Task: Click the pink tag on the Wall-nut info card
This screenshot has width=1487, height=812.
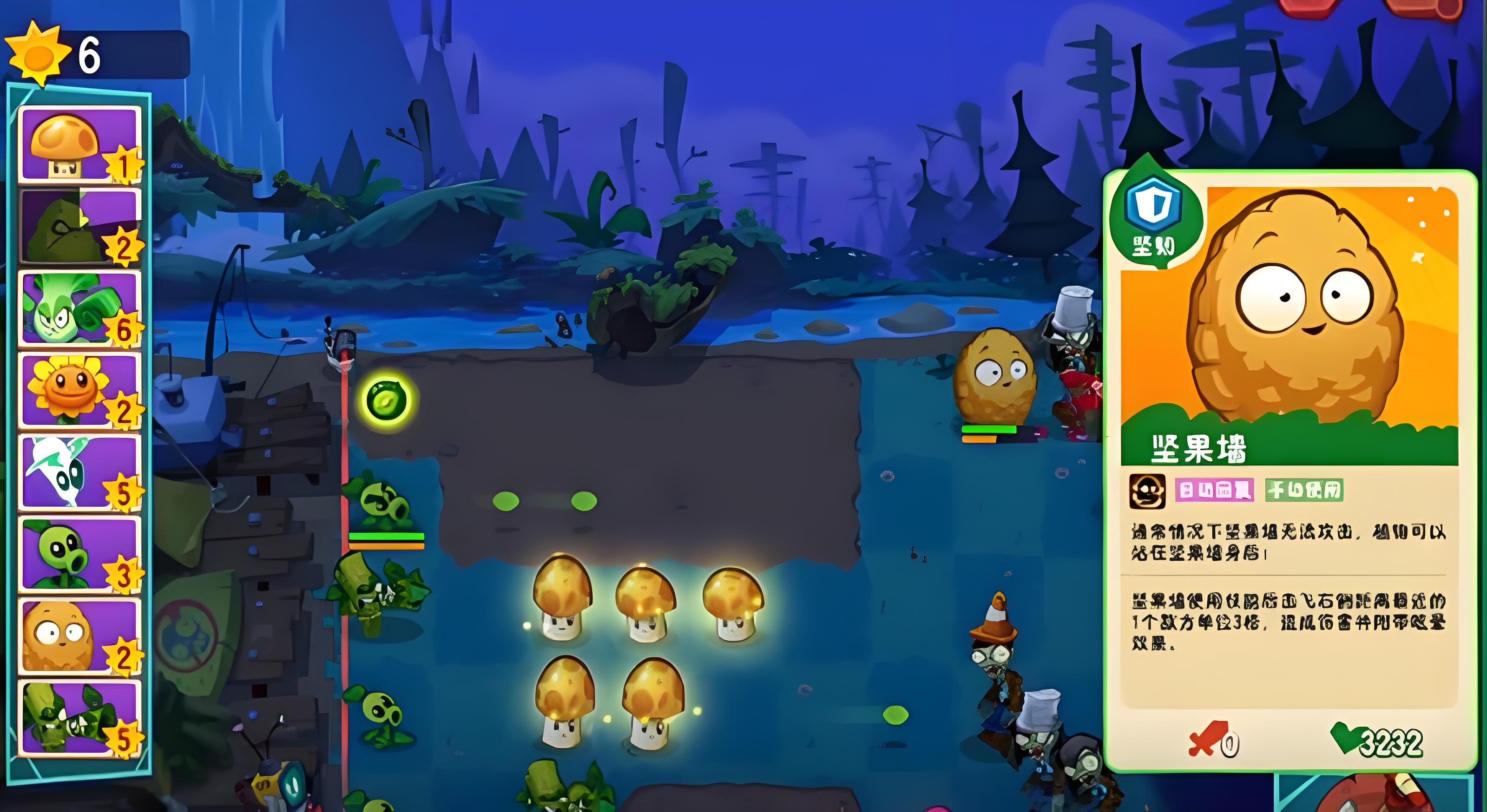Action: 1214,491
